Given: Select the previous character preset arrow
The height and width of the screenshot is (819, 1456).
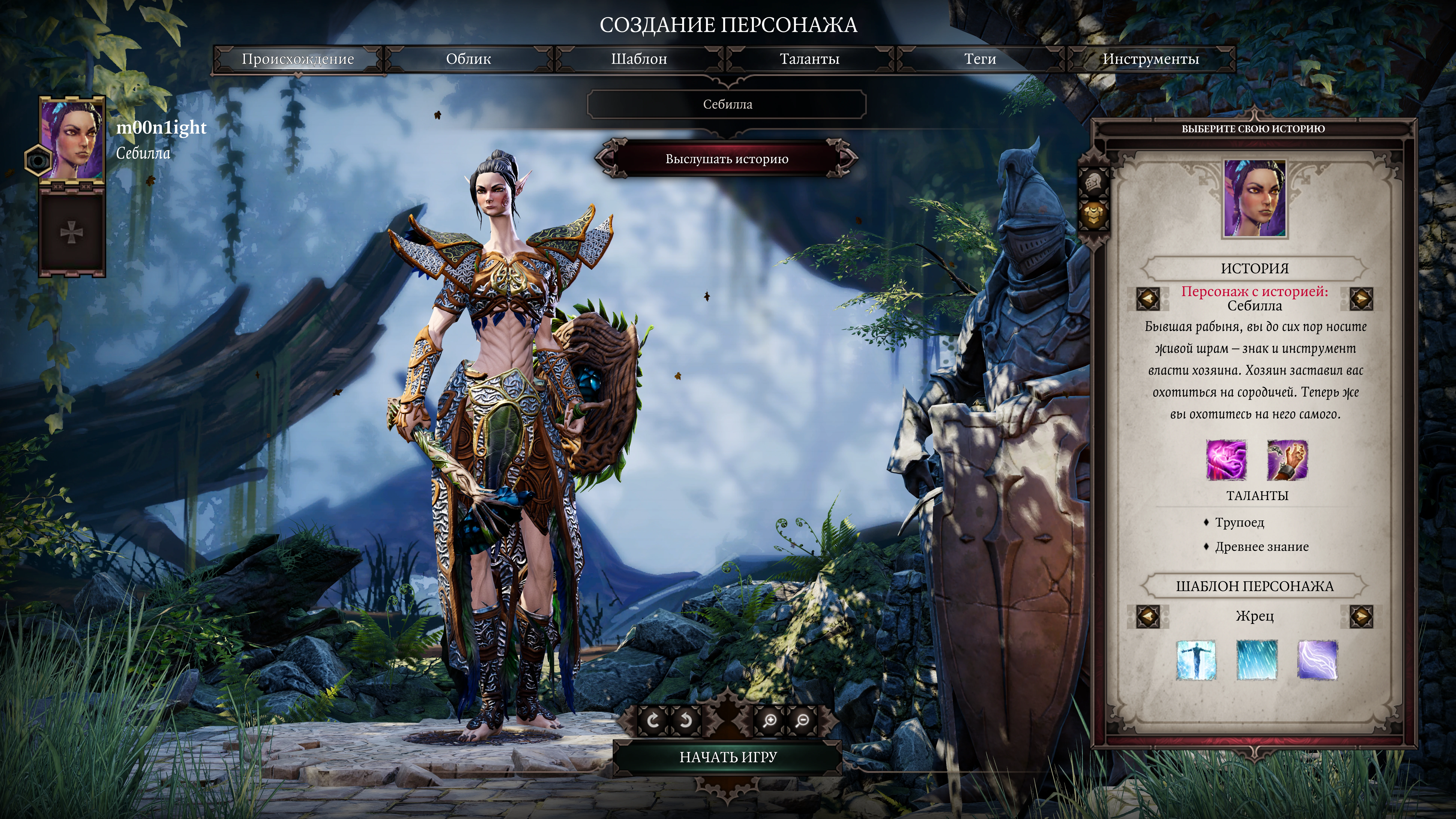Looking at the screenshot, I should (x=1147, y=616).
